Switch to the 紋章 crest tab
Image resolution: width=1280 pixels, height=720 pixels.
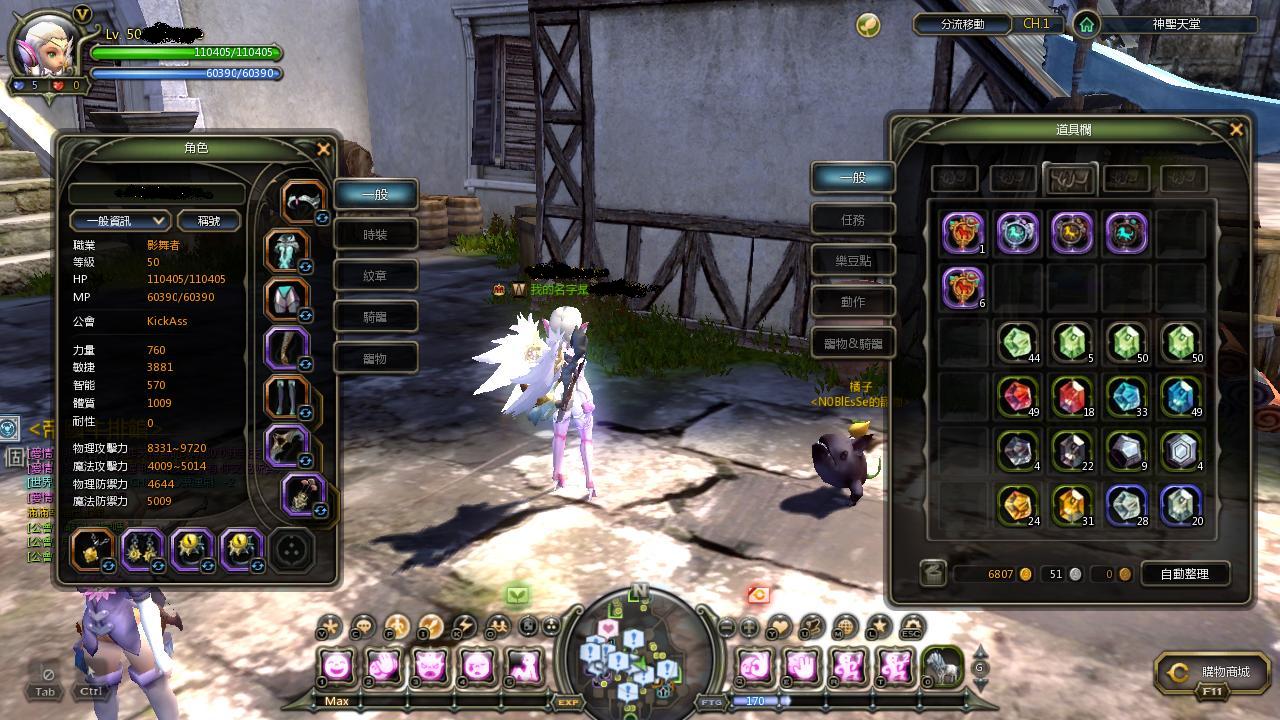[375, 276]
